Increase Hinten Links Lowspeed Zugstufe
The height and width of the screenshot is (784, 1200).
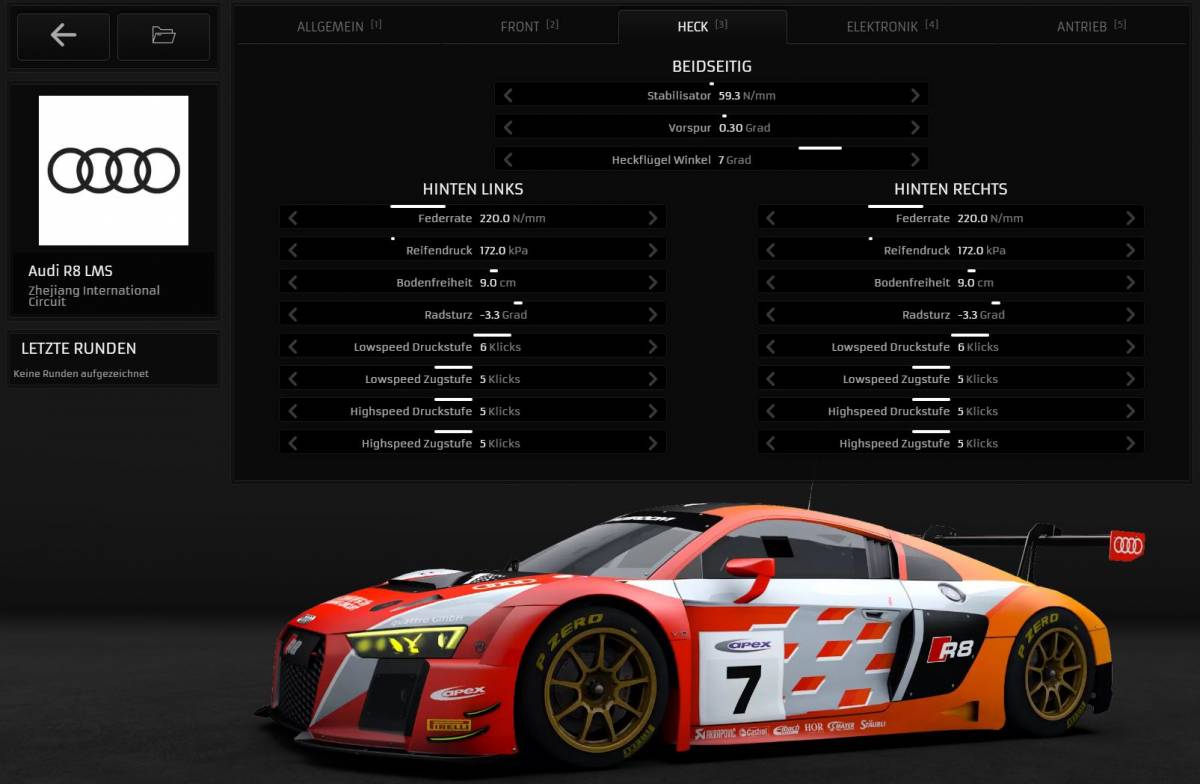[x=653, y=379]
